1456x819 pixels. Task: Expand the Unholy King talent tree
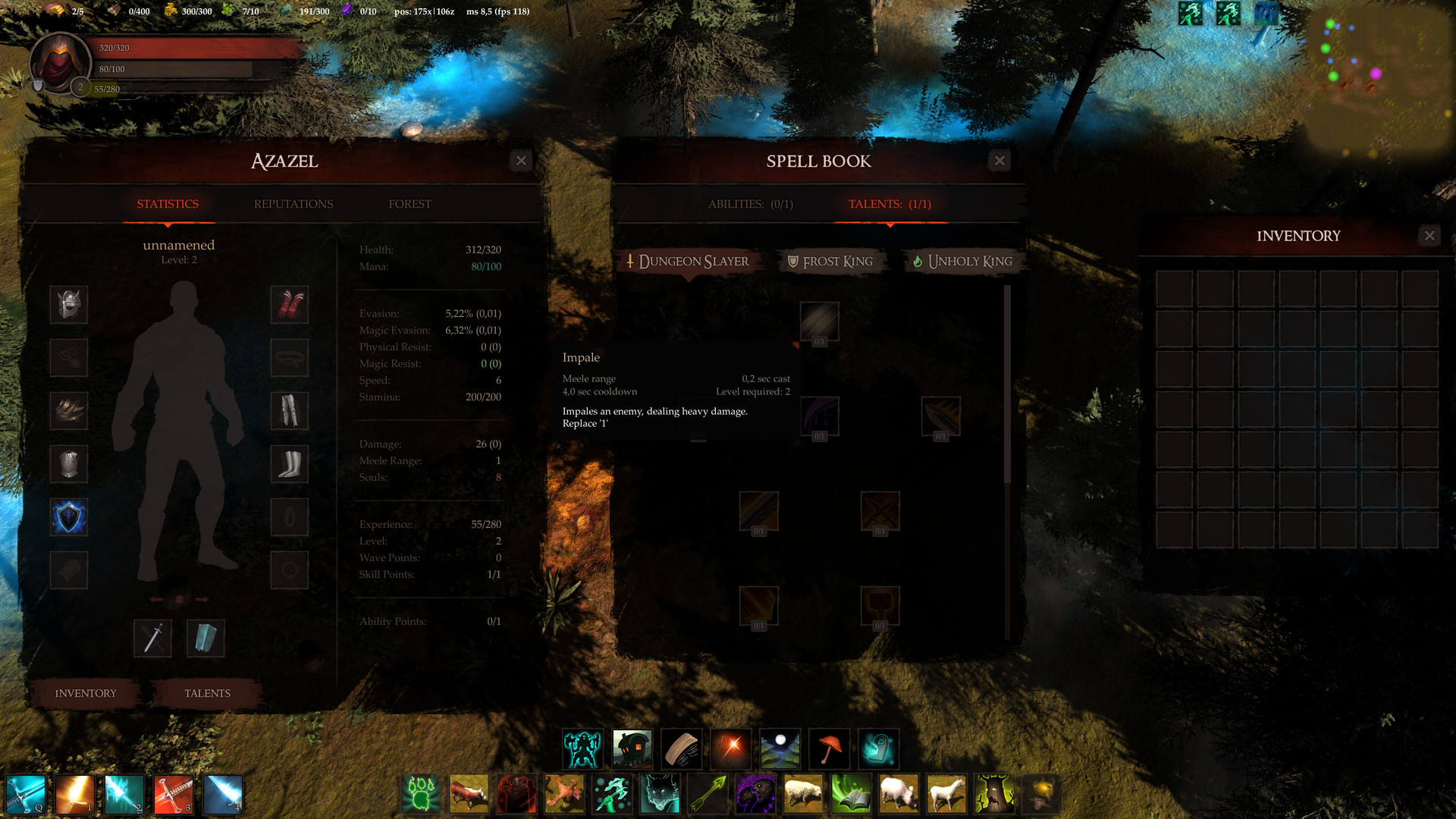click(x=963, y=262)
